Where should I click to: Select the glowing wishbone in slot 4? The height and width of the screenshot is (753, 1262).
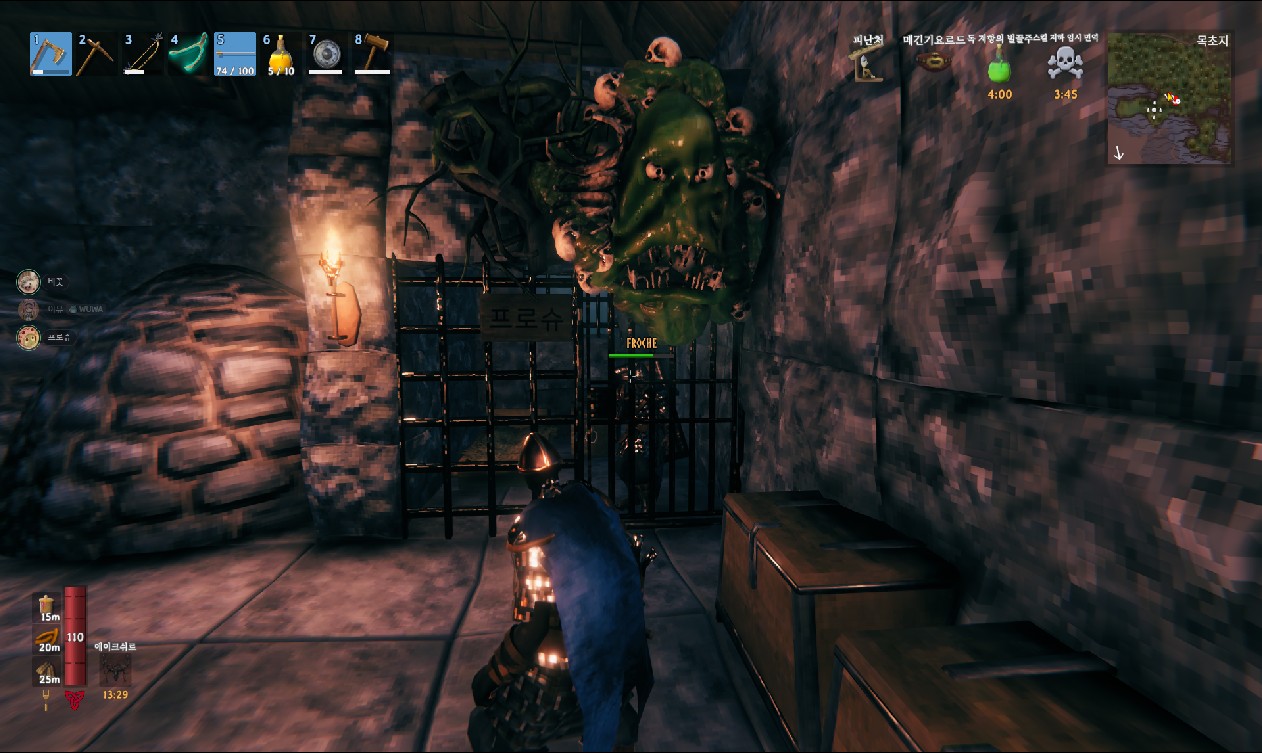coord(189,54)
